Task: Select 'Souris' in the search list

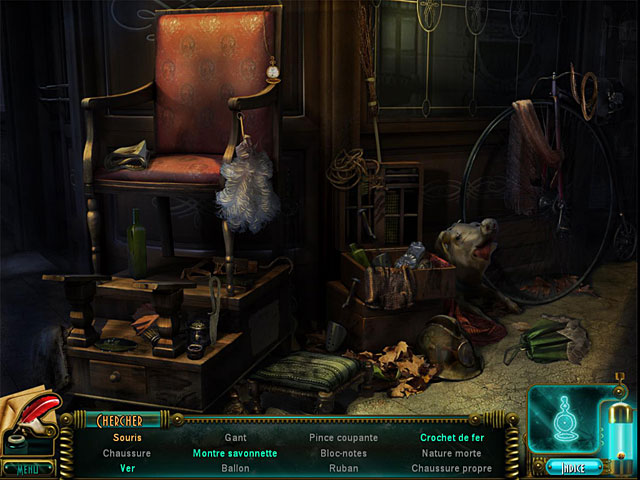Action: [127, 438]
